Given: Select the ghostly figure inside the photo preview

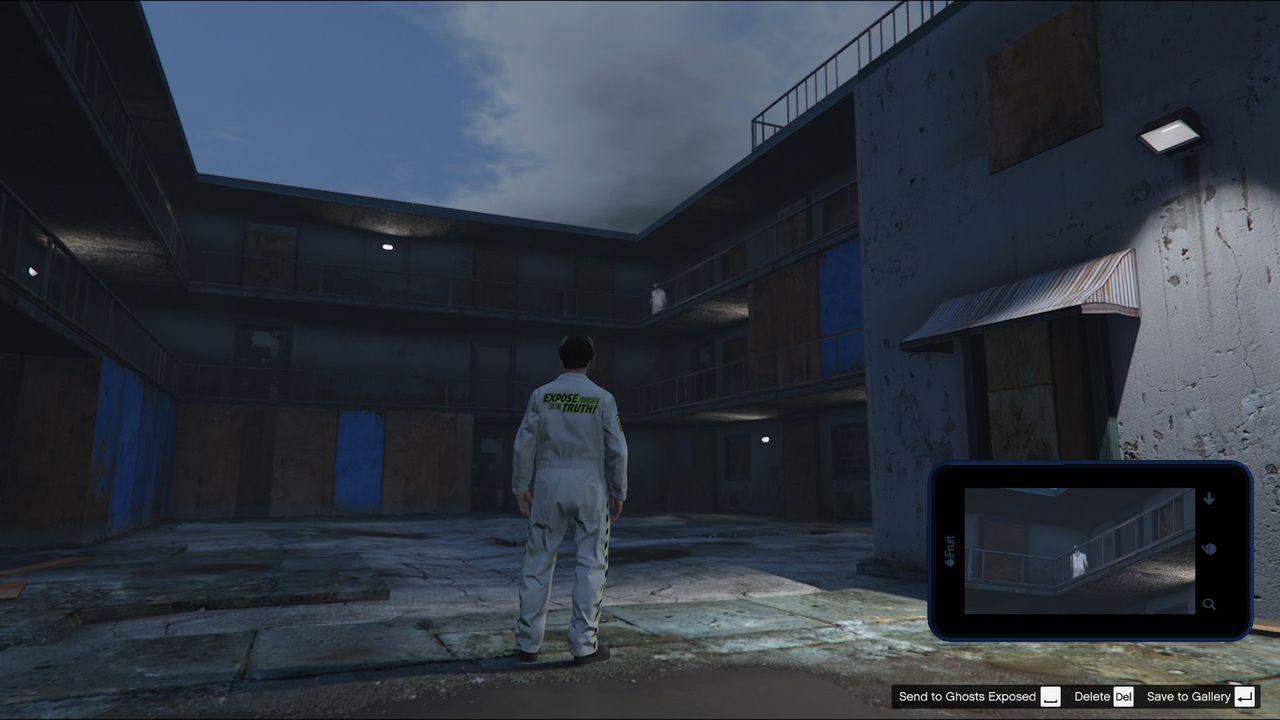Looking at the screenshot, I should (1078, 560).
